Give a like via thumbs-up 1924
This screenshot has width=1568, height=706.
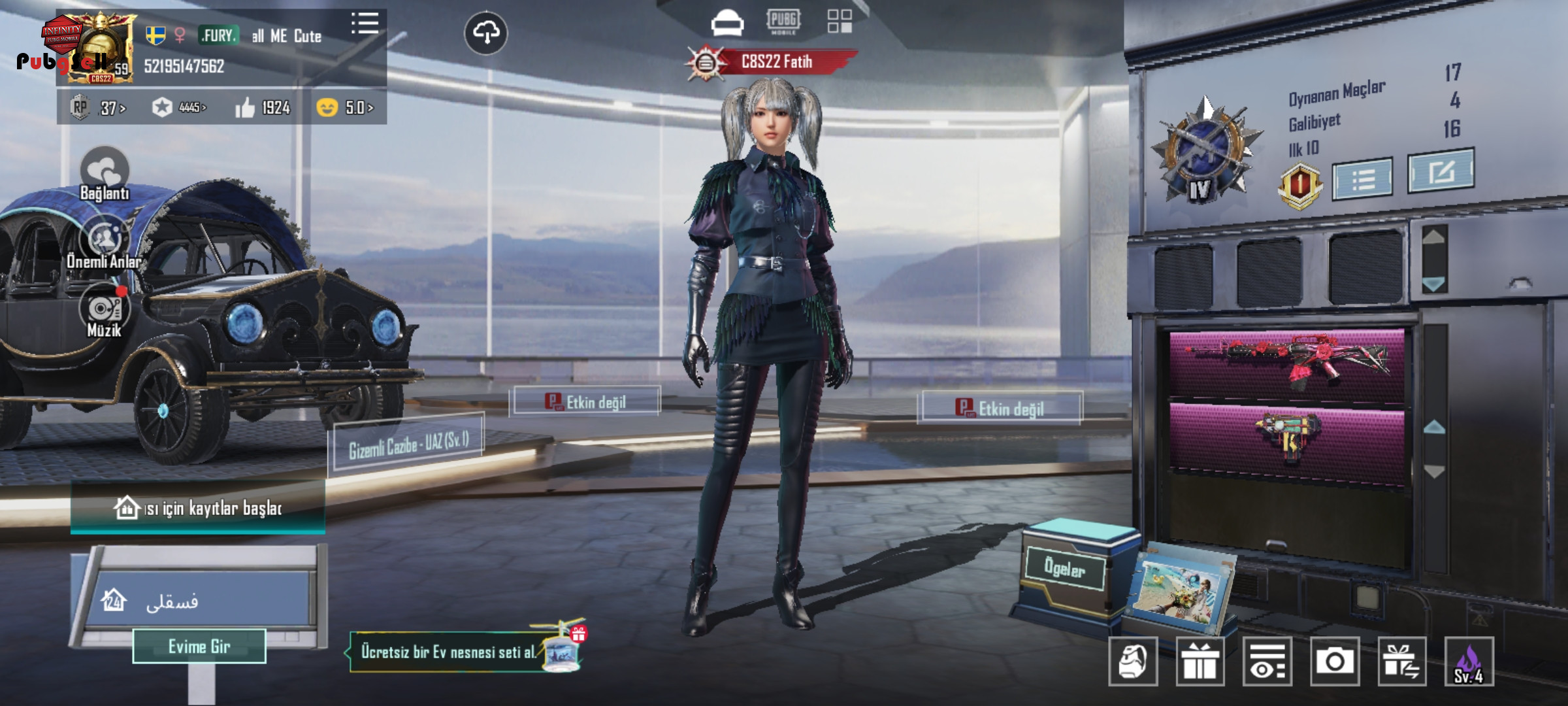pos(263,107)
